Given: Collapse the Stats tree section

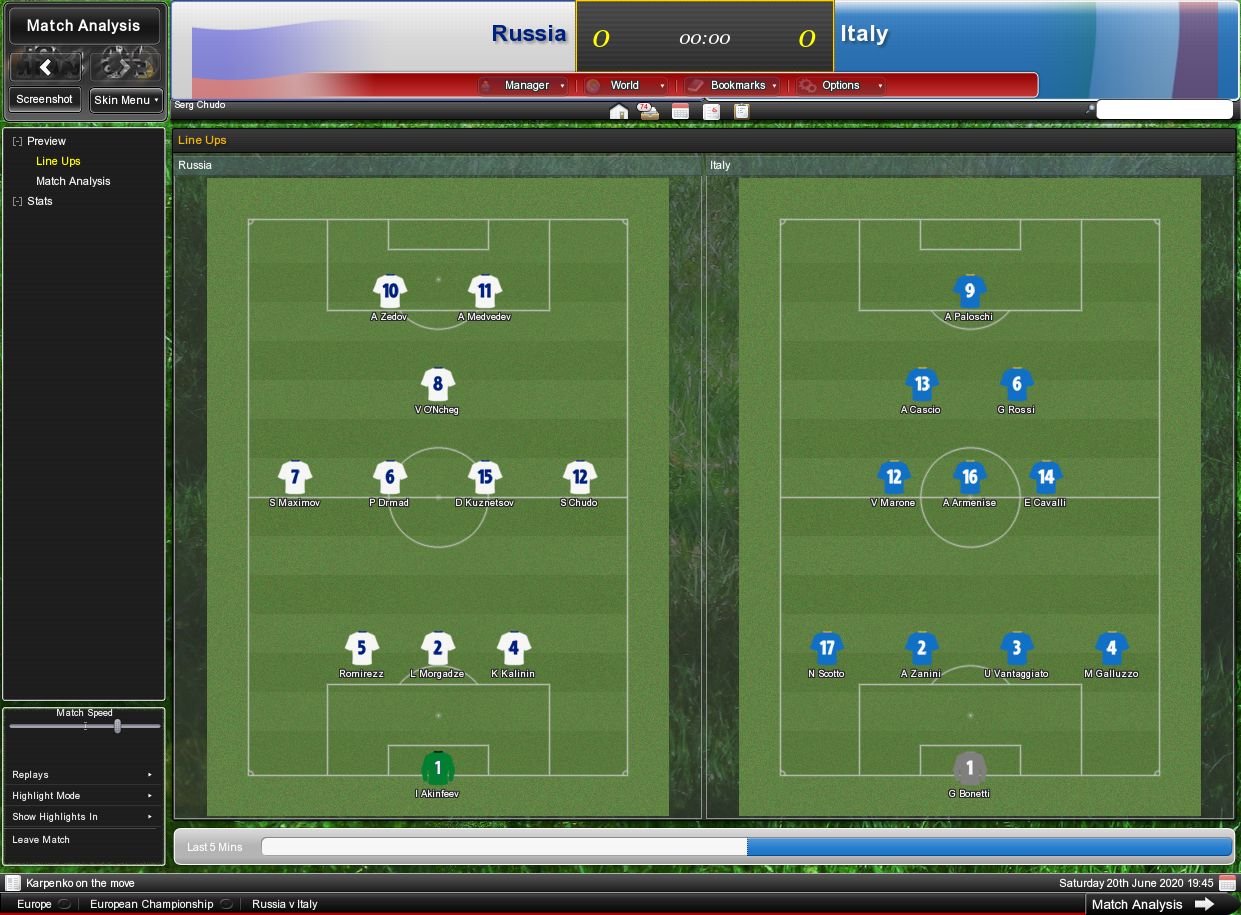Looking at the screenshot, I should click(17, 202).
